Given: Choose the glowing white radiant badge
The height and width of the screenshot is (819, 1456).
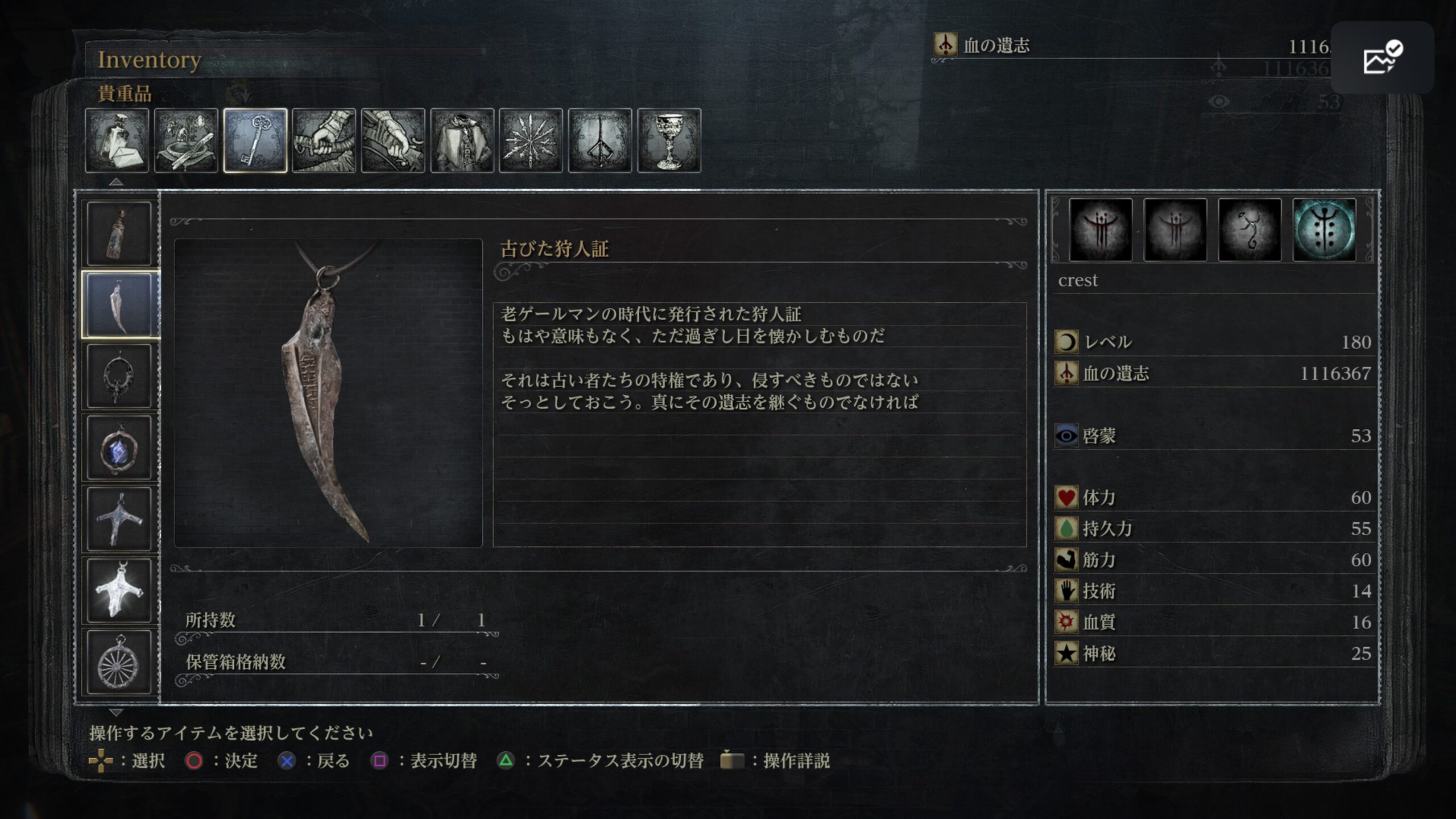Looking at the screenshot, I should (119, 590).
